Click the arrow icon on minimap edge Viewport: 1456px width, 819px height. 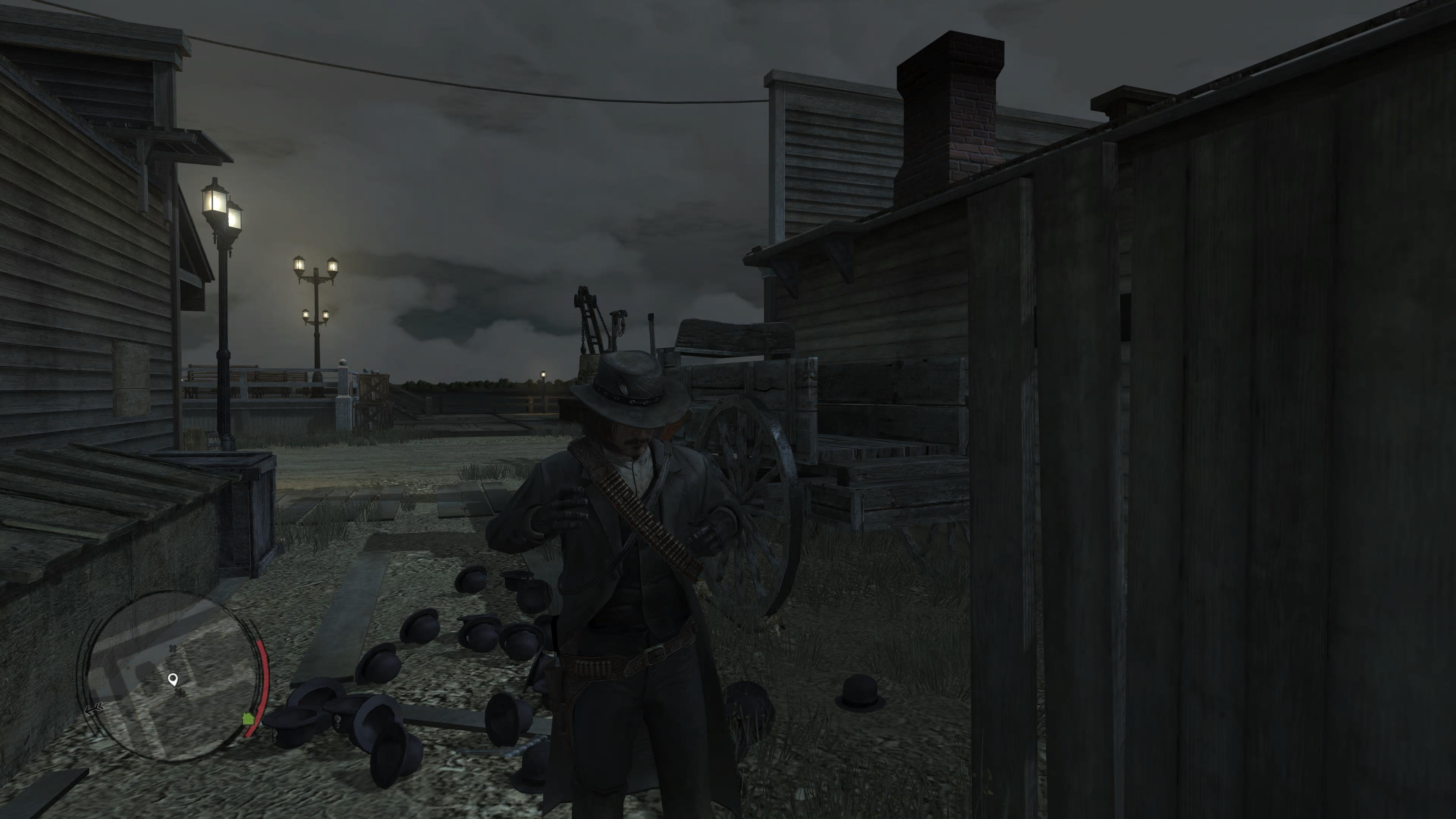tap(93, 709)
